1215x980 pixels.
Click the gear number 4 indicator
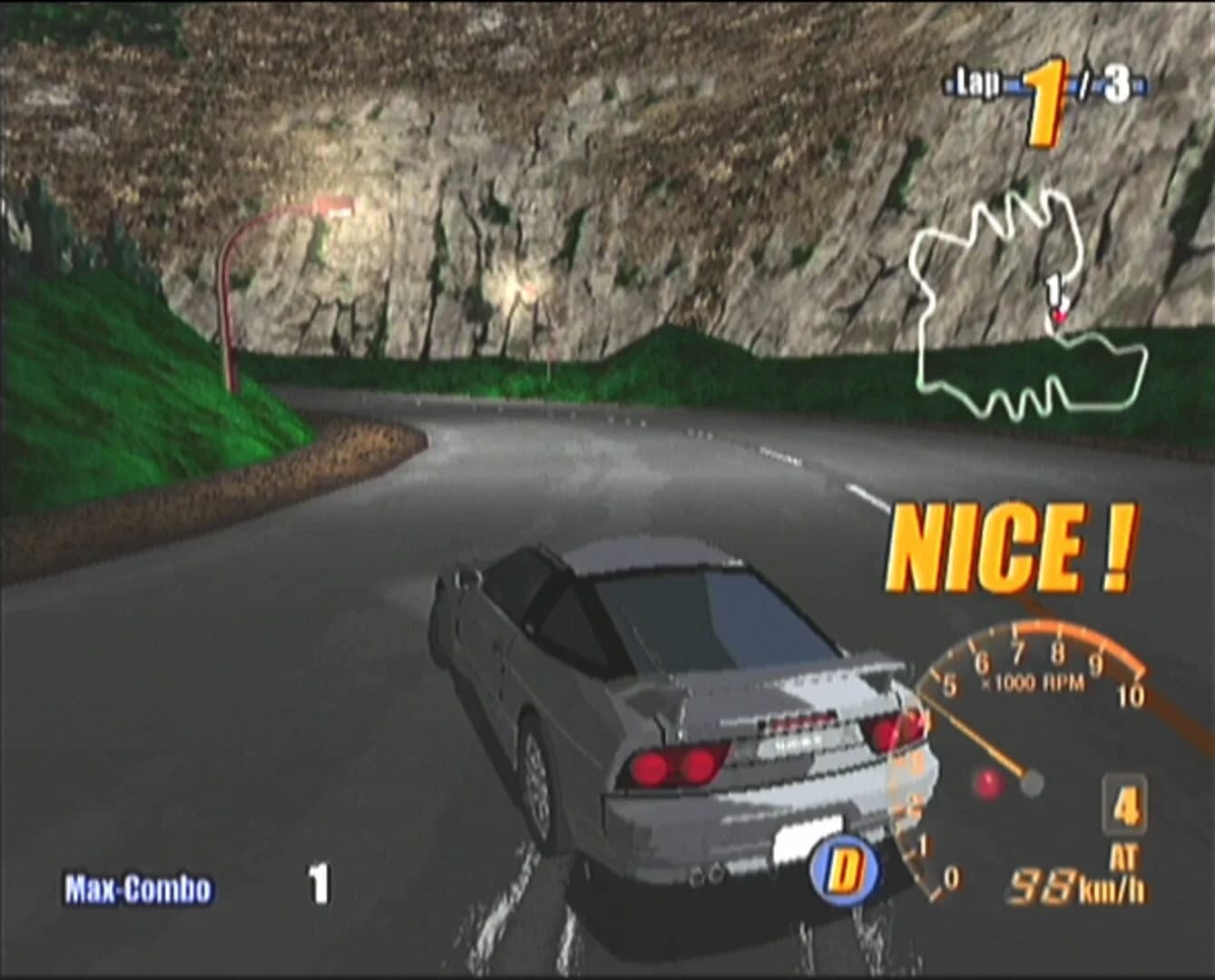(x=1123, y=805)
